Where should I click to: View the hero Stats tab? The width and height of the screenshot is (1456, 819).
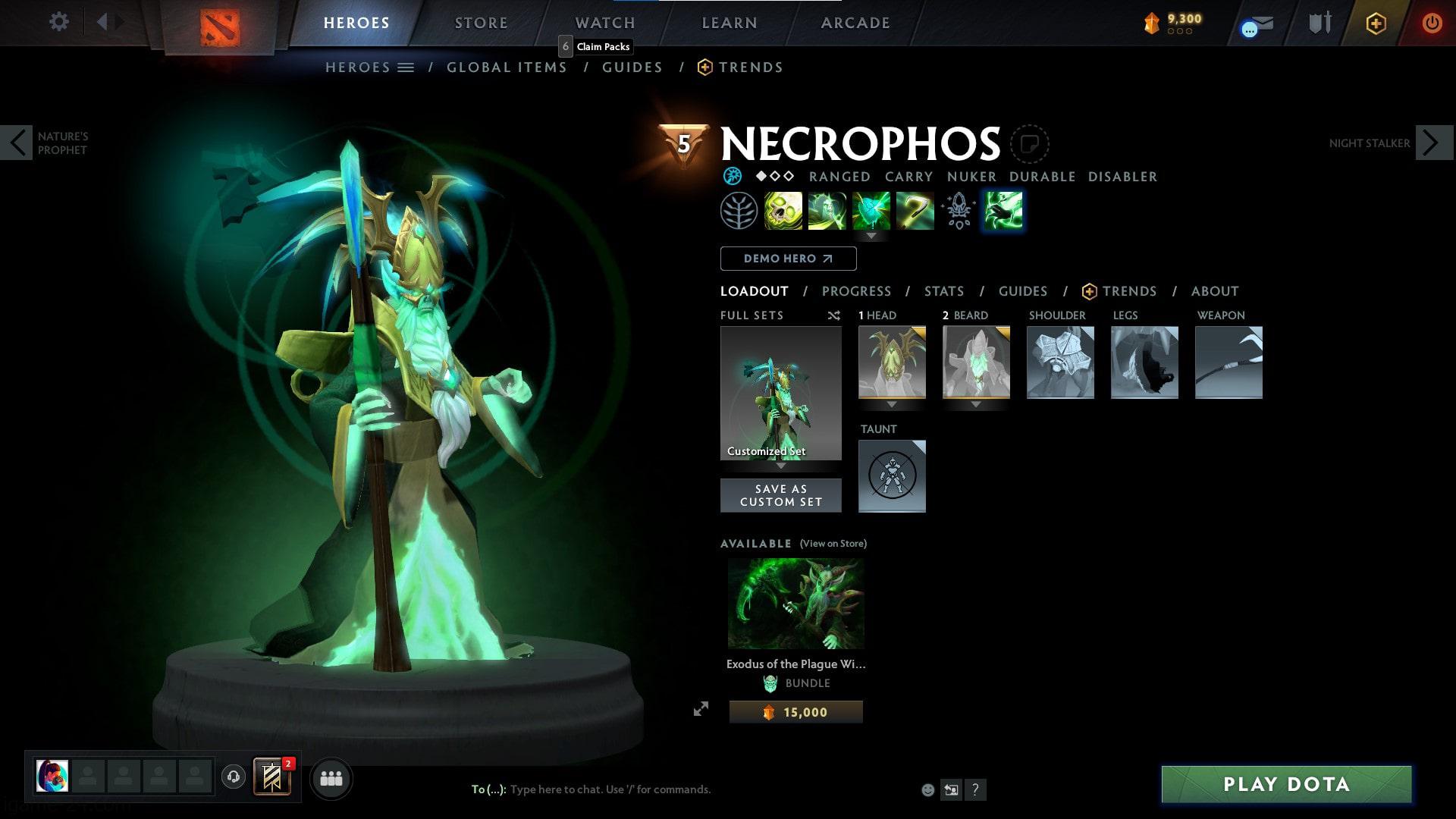tap(943, 291)
